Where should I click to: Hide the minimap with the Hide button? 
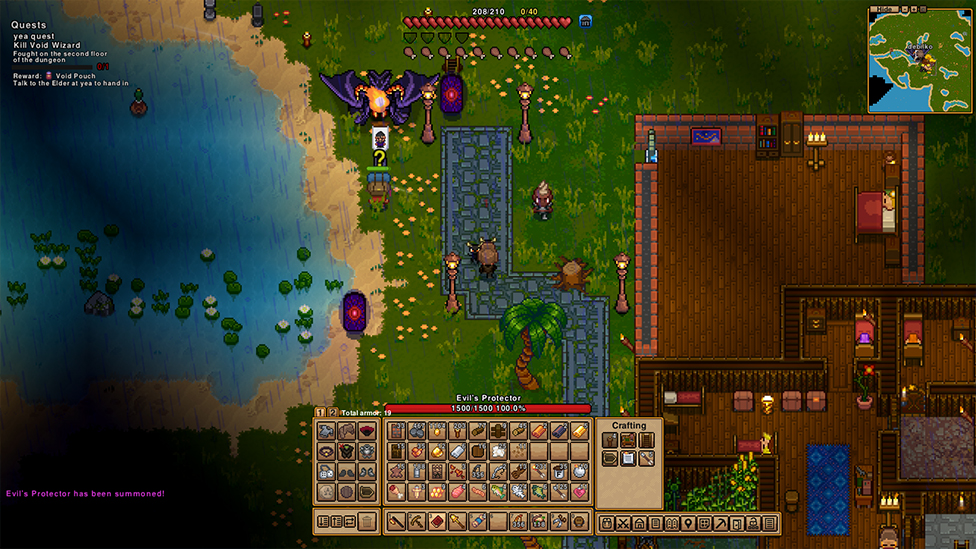(884, 8)
